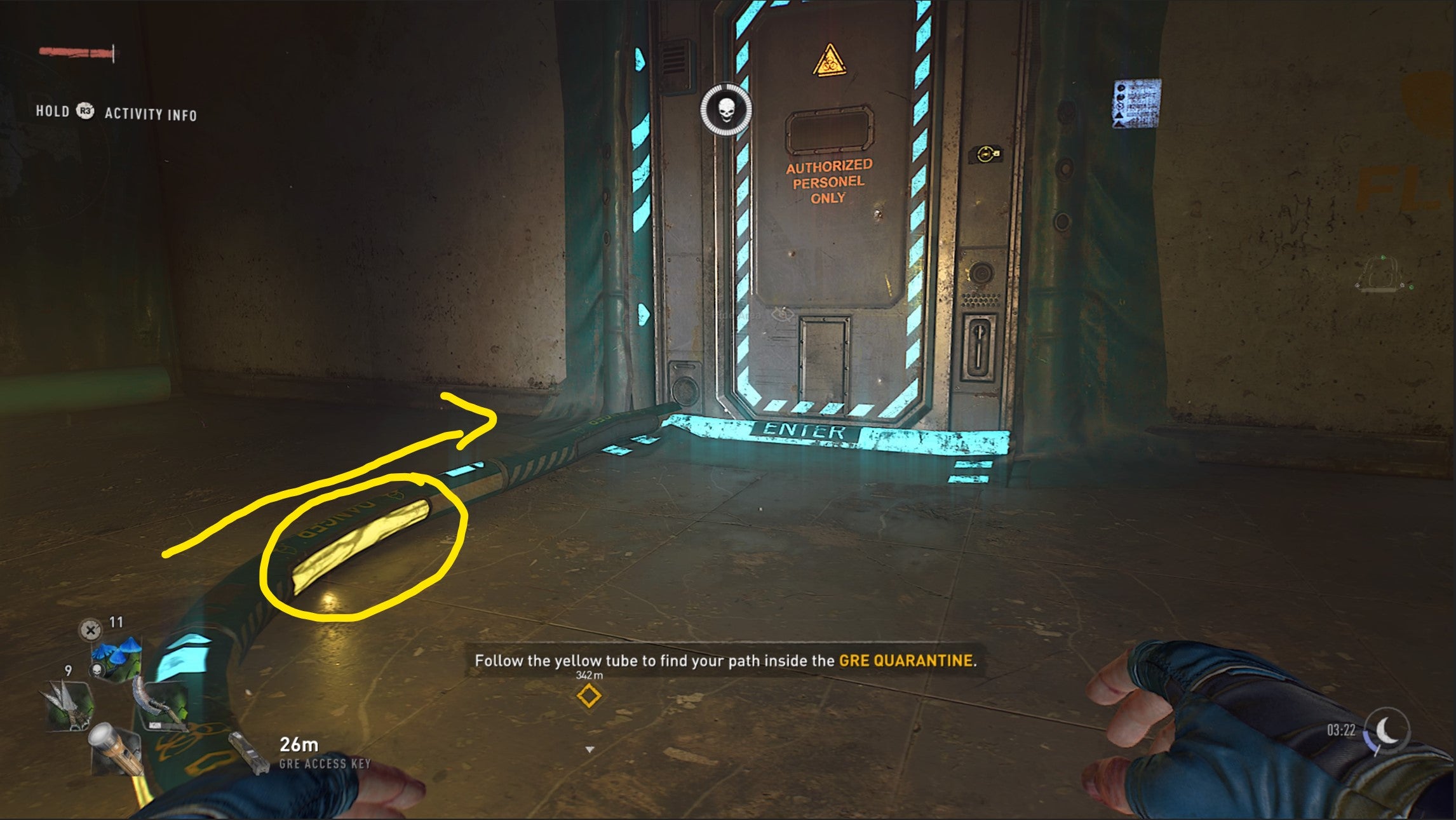Toggle the X button on the quickslot wheel
Viewport: 1456px width, 820px height.
[90, 630]
